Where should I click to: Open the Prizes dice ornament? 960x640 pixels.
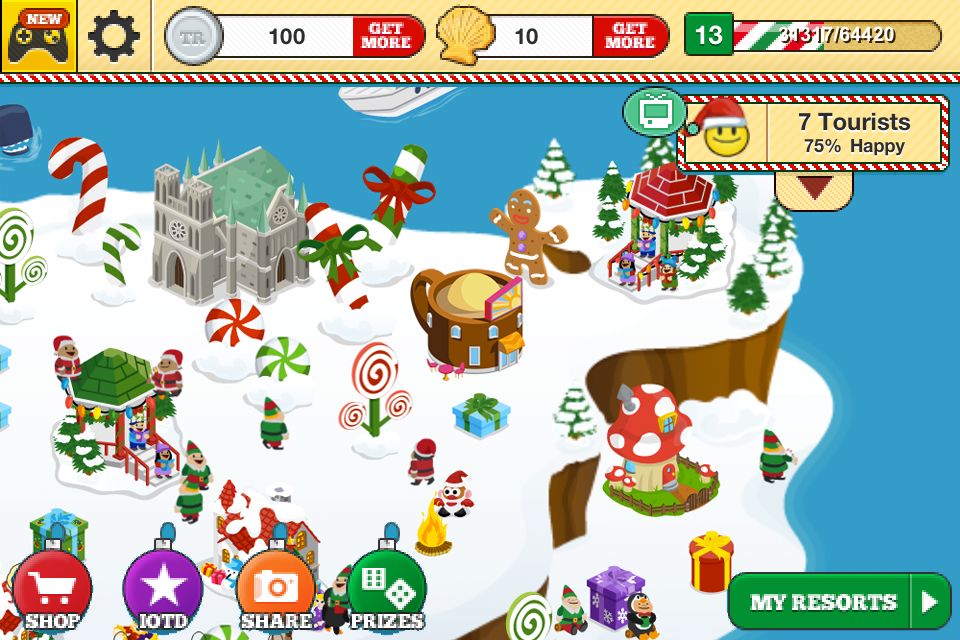(x=387, y=590)
